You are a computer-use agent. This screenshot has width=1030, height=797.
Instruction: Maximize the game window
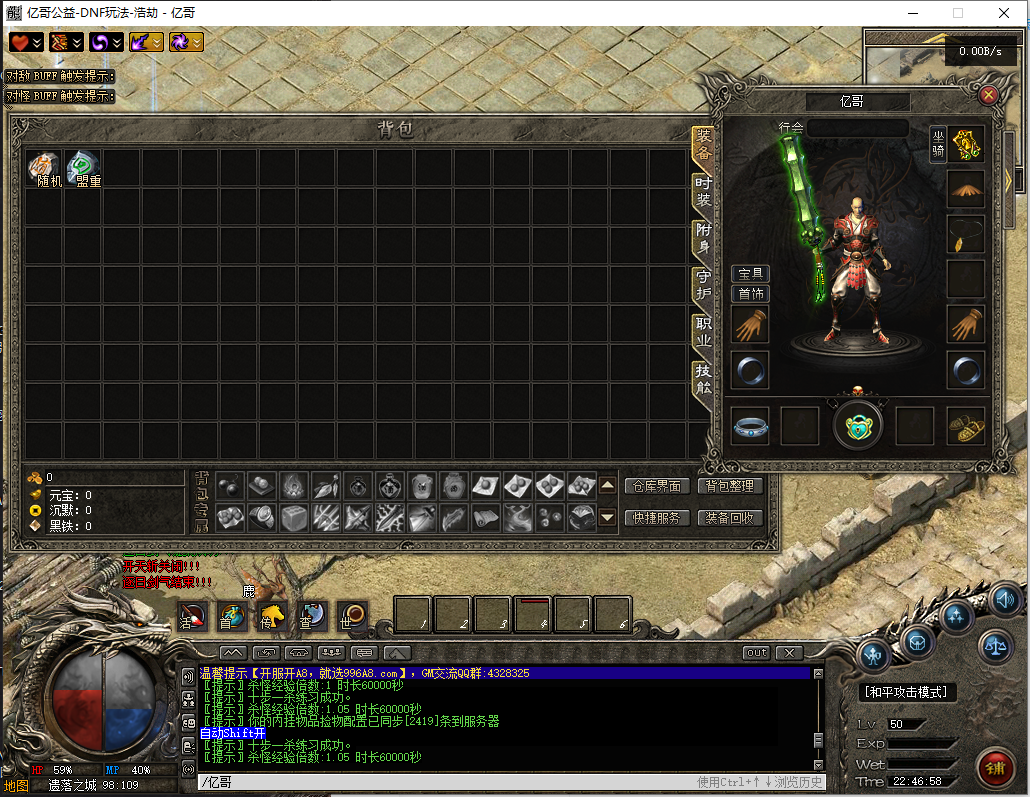(x=958, y=13)
